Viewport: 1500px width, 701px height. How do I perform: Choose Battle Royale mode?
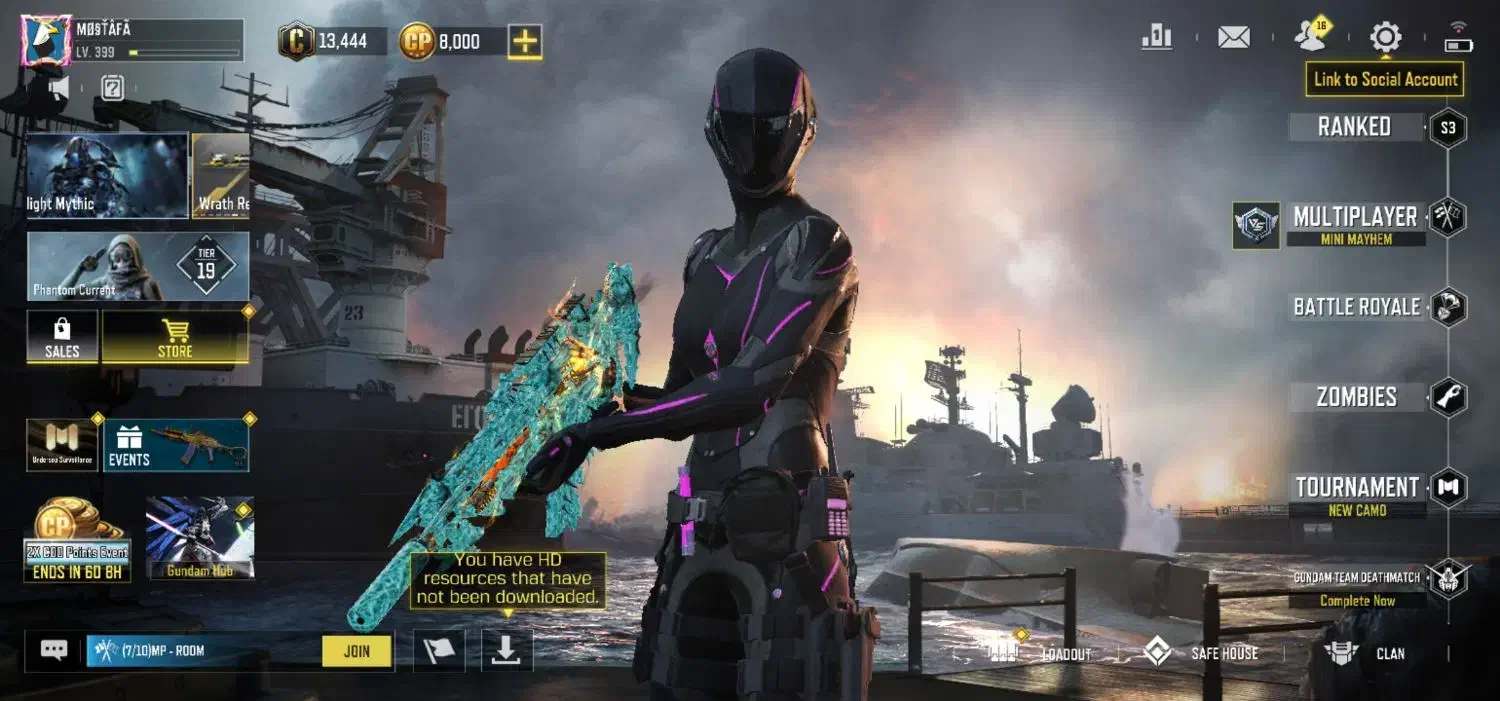[1357, 307]
